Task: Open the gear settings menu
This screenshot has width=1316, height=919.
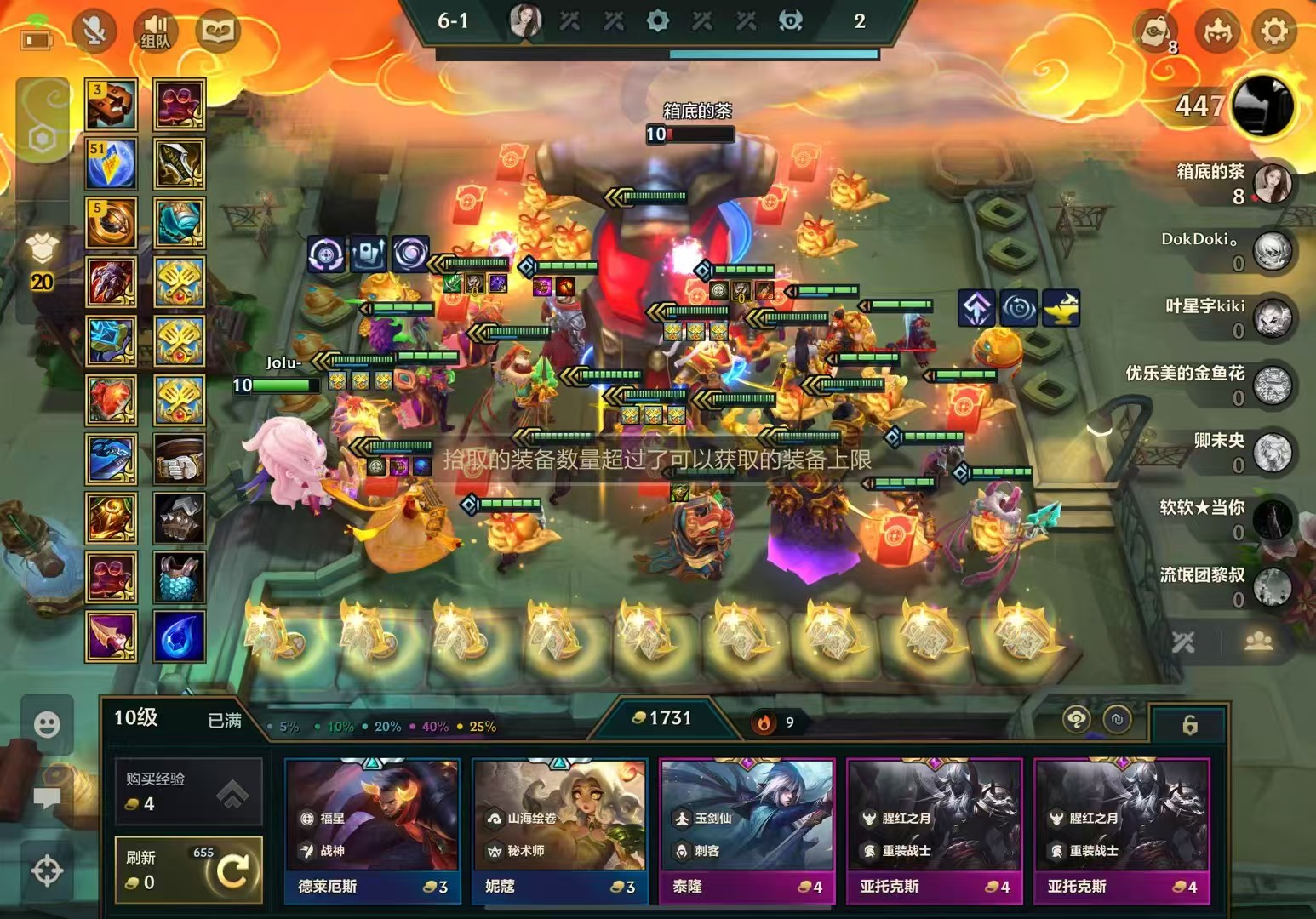Action: click(x=1273, y=32)
